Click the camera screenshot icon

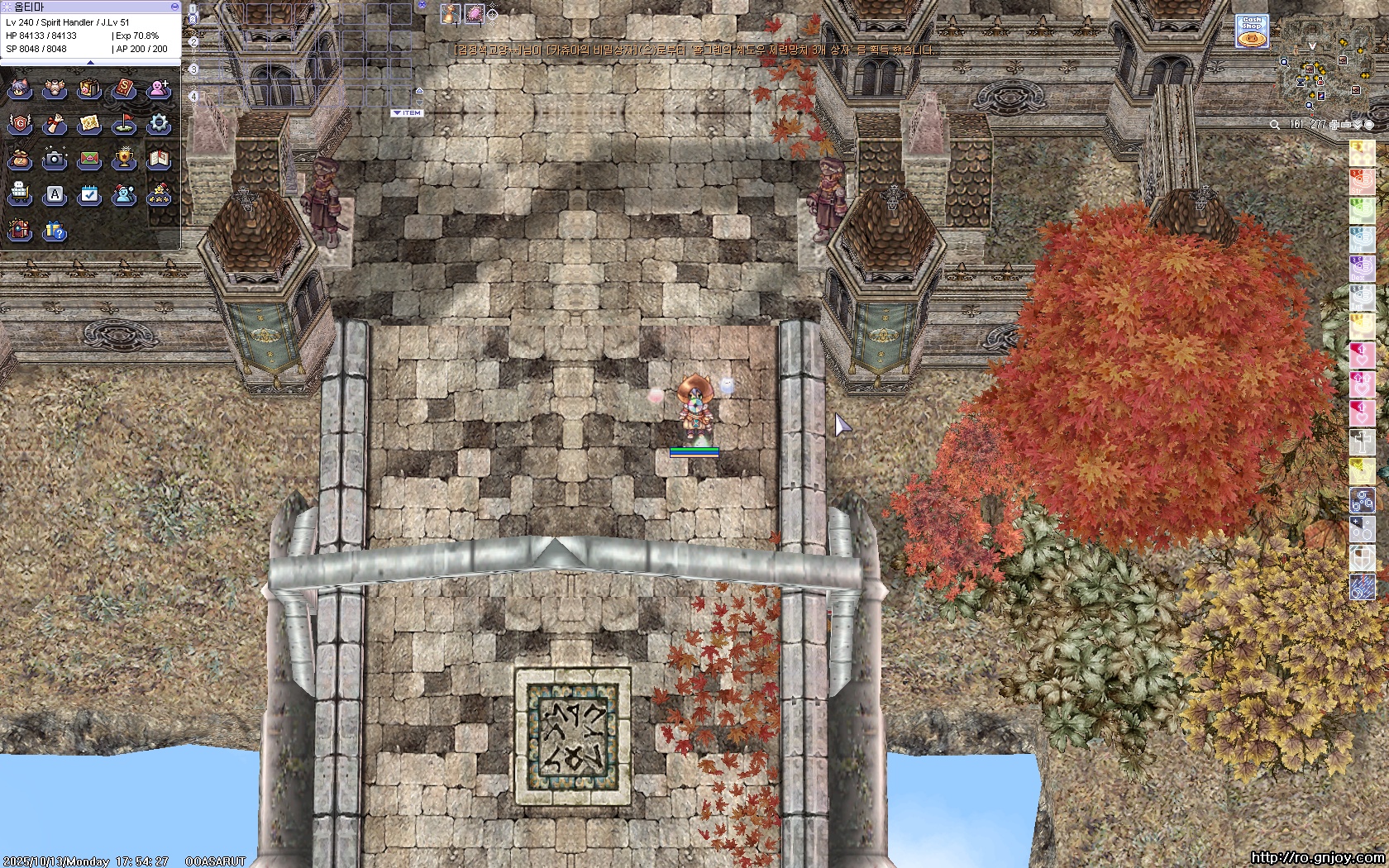click(x=55, y=159)
